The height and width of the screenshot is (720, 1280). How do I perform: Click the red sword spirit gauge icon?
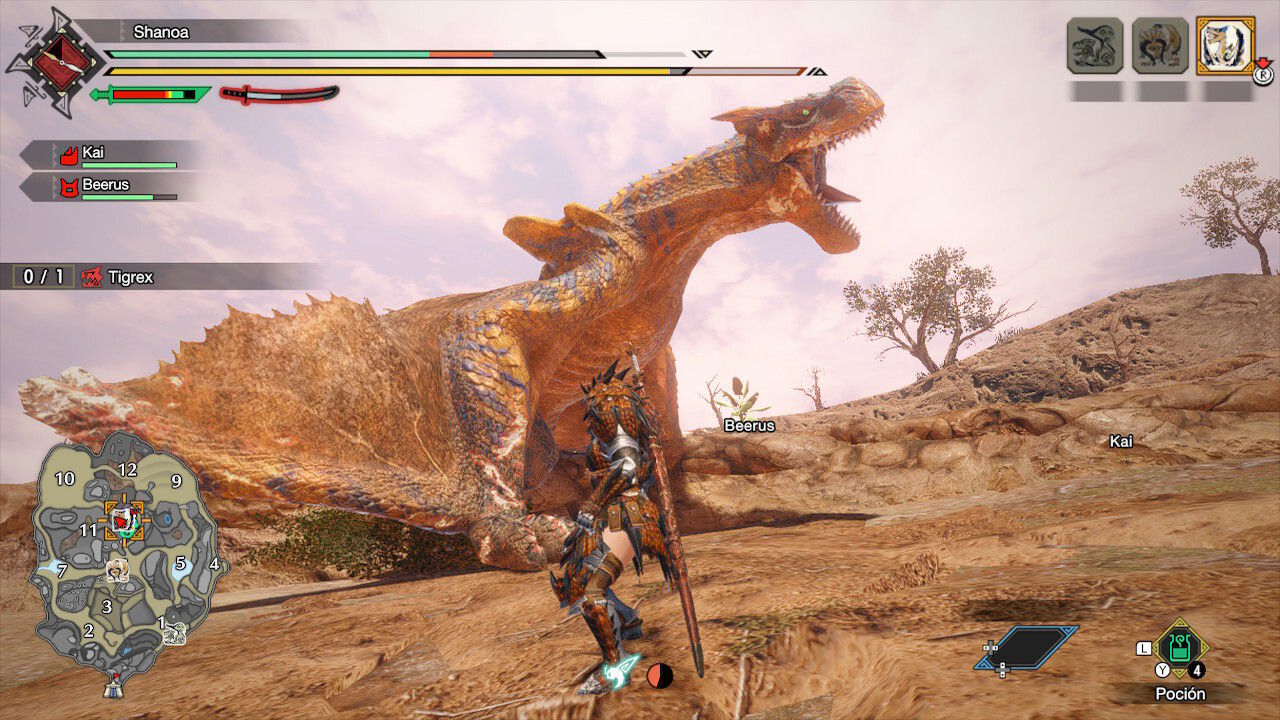(x=279, y=94)
